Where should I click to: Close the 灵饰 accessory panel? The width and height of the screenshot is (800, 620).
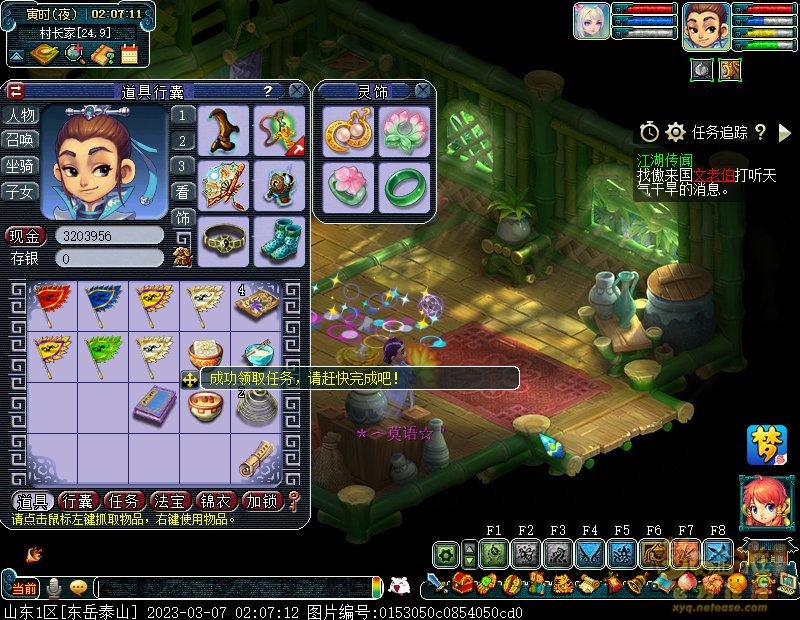click(425, 91)
